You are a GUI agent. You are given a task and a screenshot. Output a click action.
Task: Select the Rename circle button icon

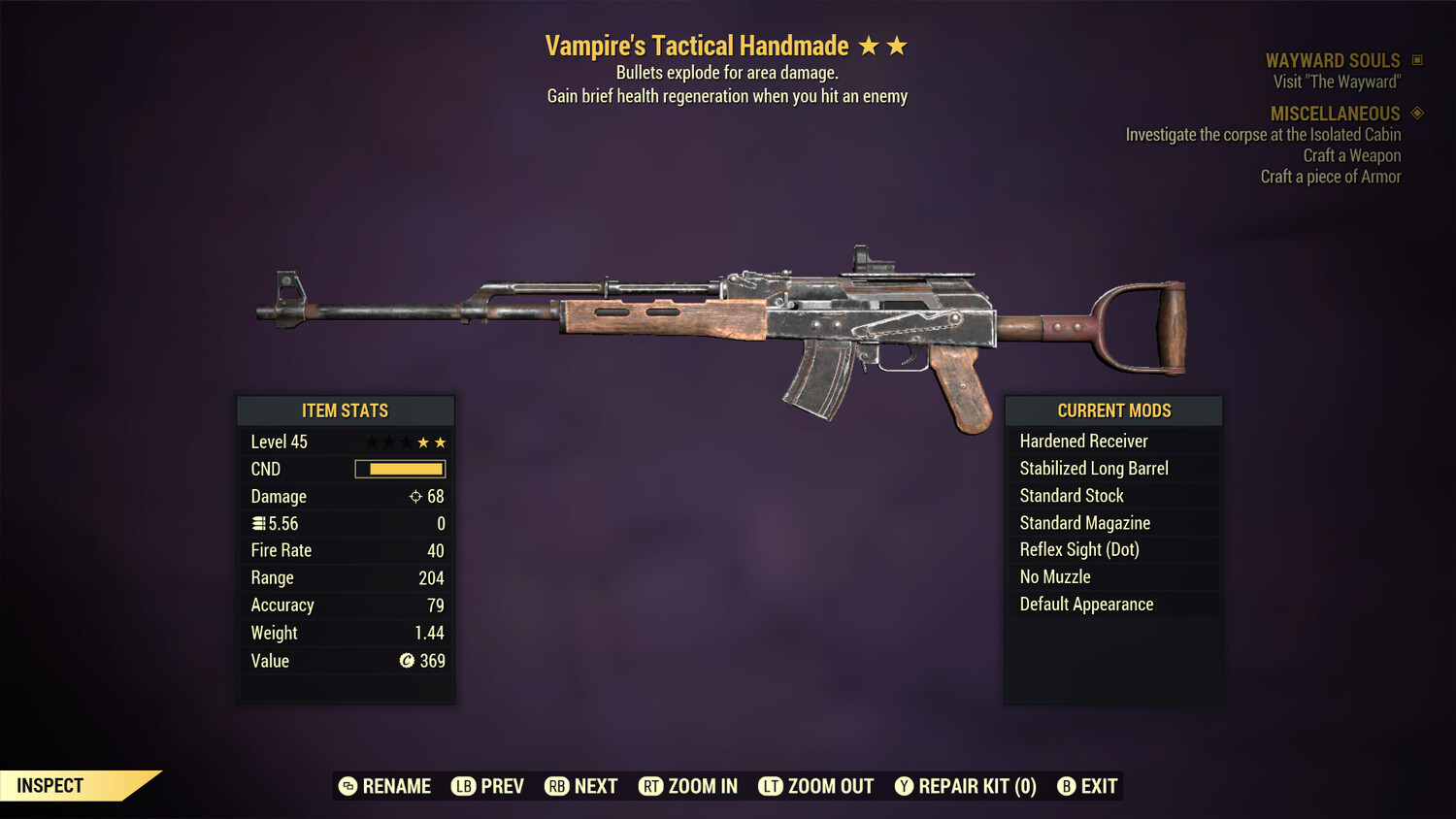coord(347,786)
